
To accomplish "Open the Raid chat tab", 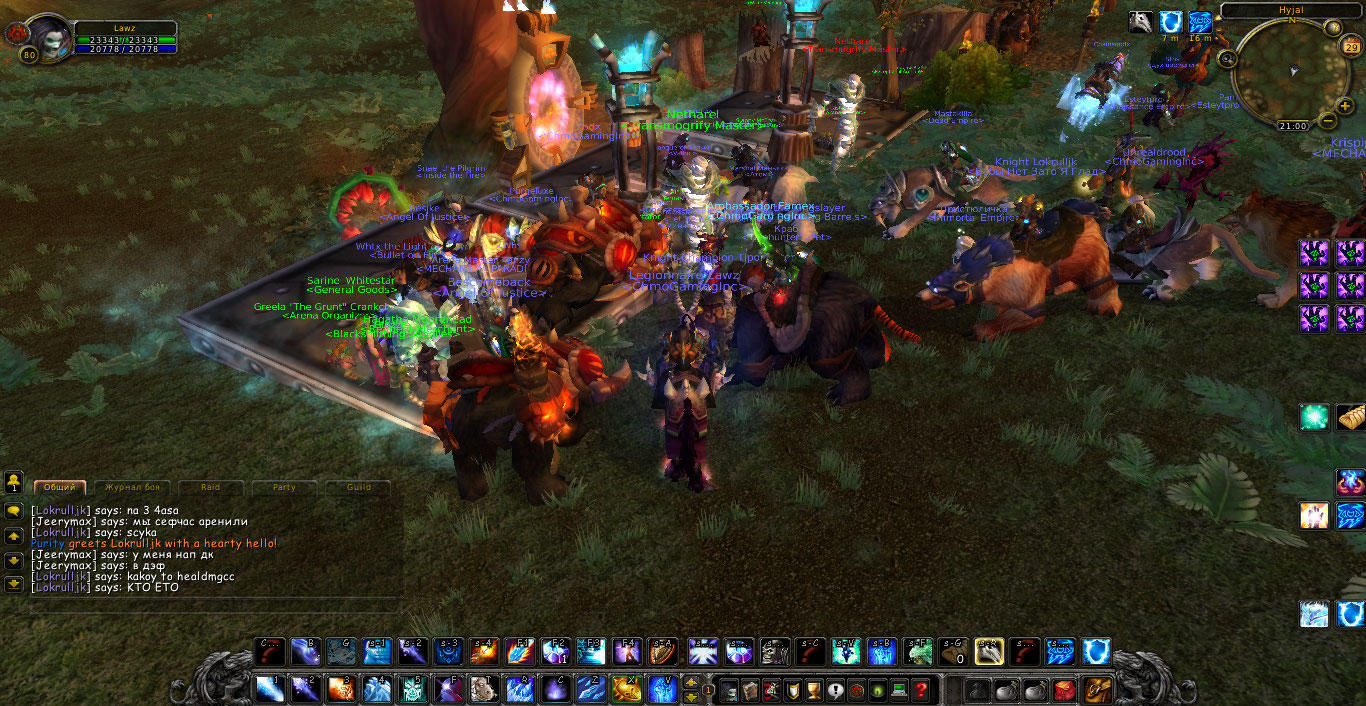I will tap(210, 488).
